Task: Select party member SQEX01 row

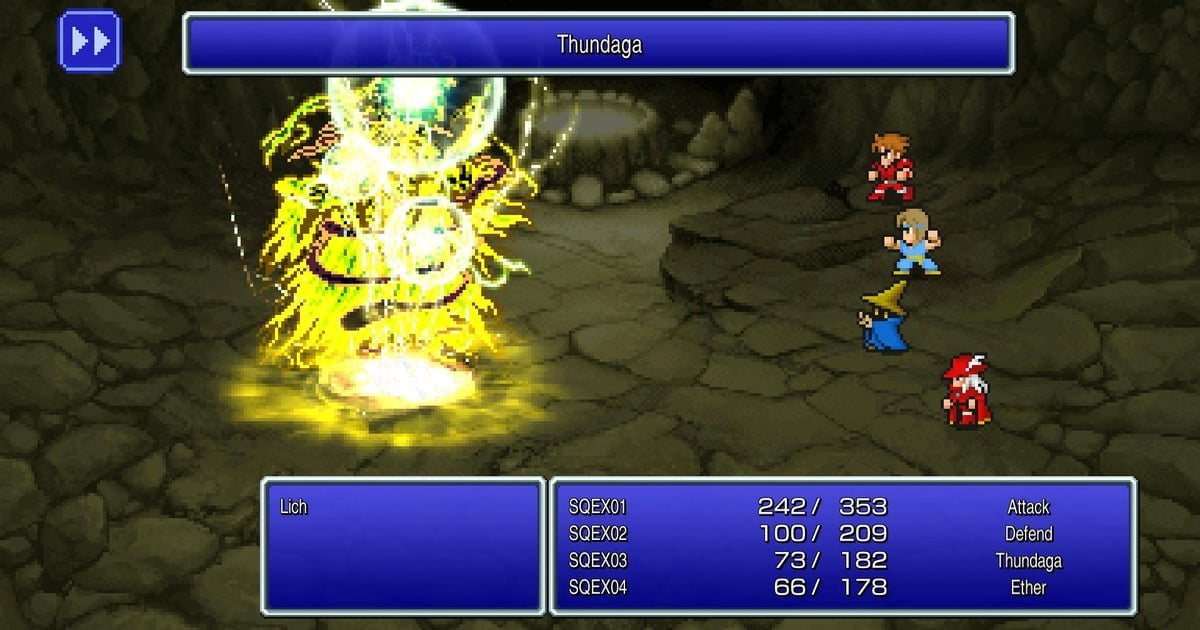Action: point(598,507)
